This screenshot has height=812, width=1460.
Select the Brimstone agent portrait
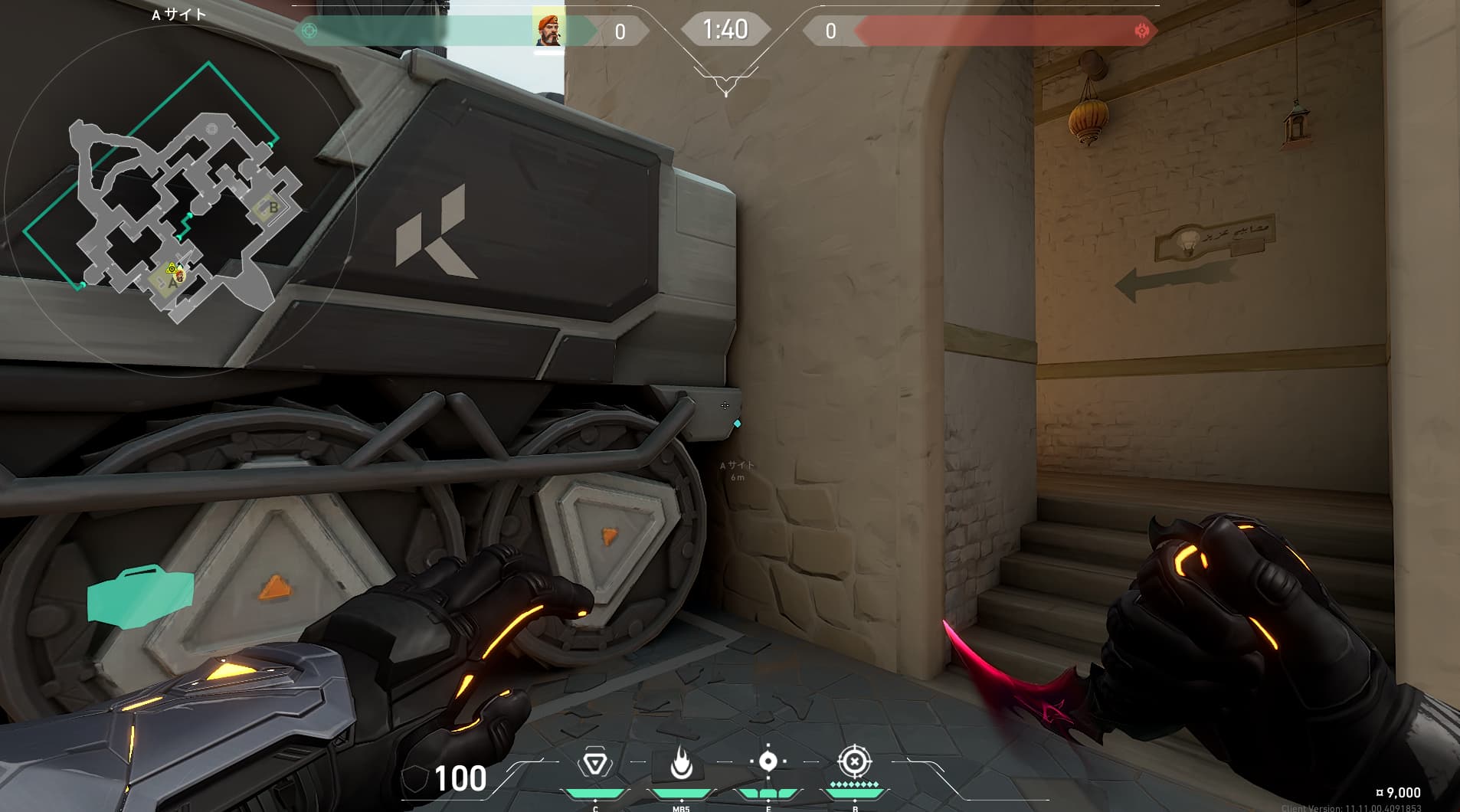[x=548, y=31]
